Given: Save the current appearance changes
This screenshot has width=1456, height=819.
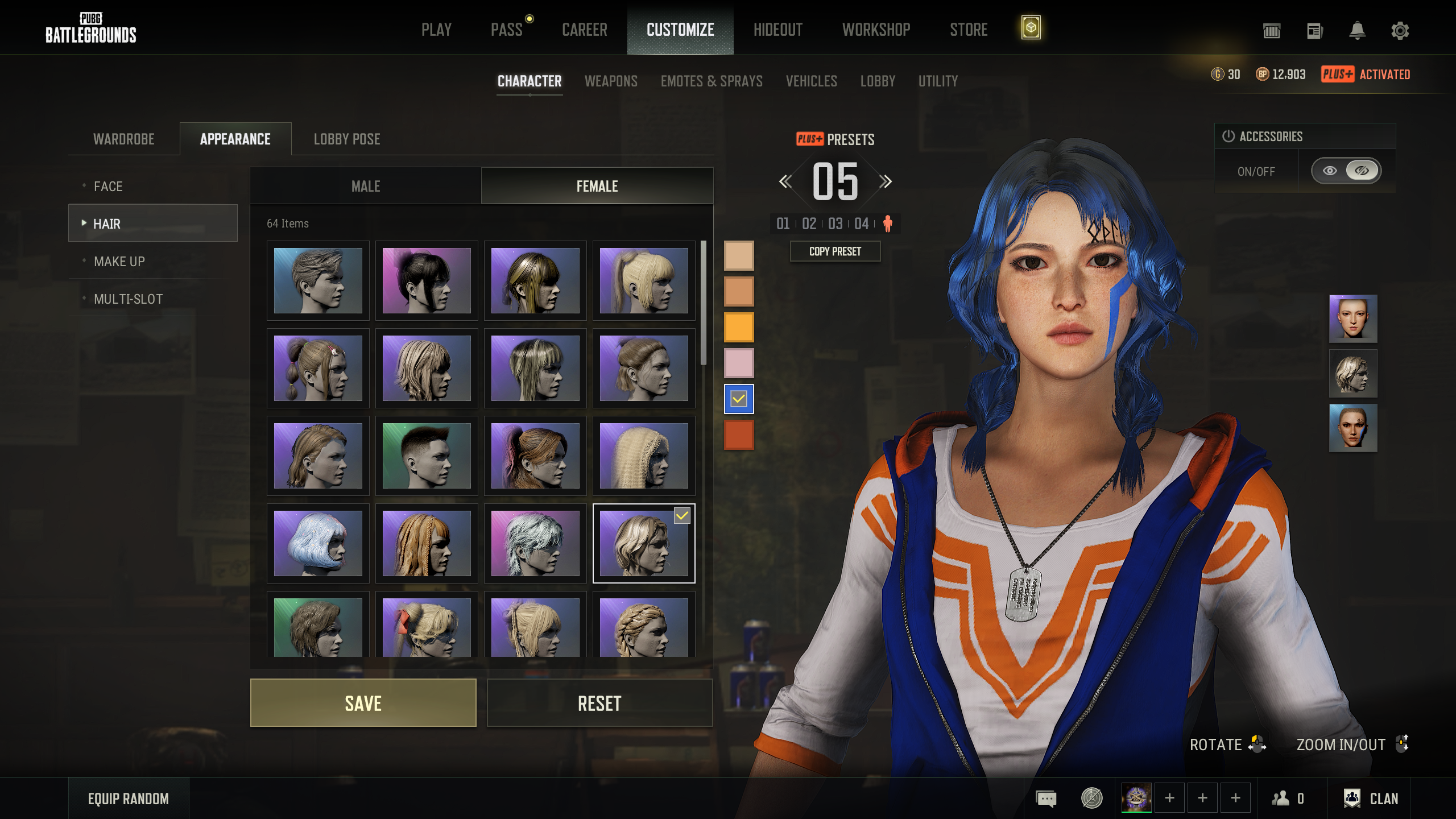Looking at the screenshot, I should point(363,703).
